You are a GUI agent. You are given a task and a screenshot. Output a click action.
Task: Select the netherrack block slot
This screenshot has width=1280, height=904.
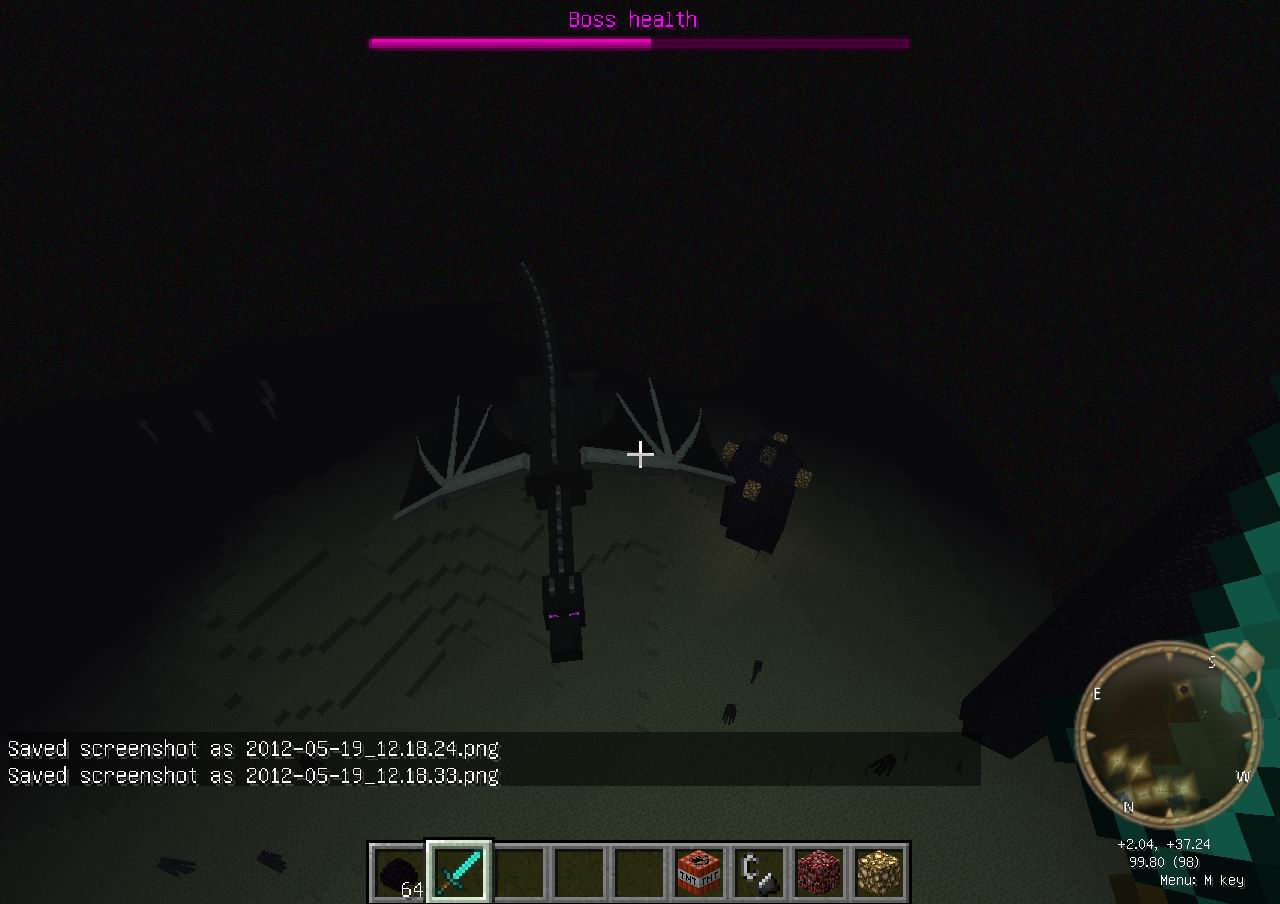820,873
